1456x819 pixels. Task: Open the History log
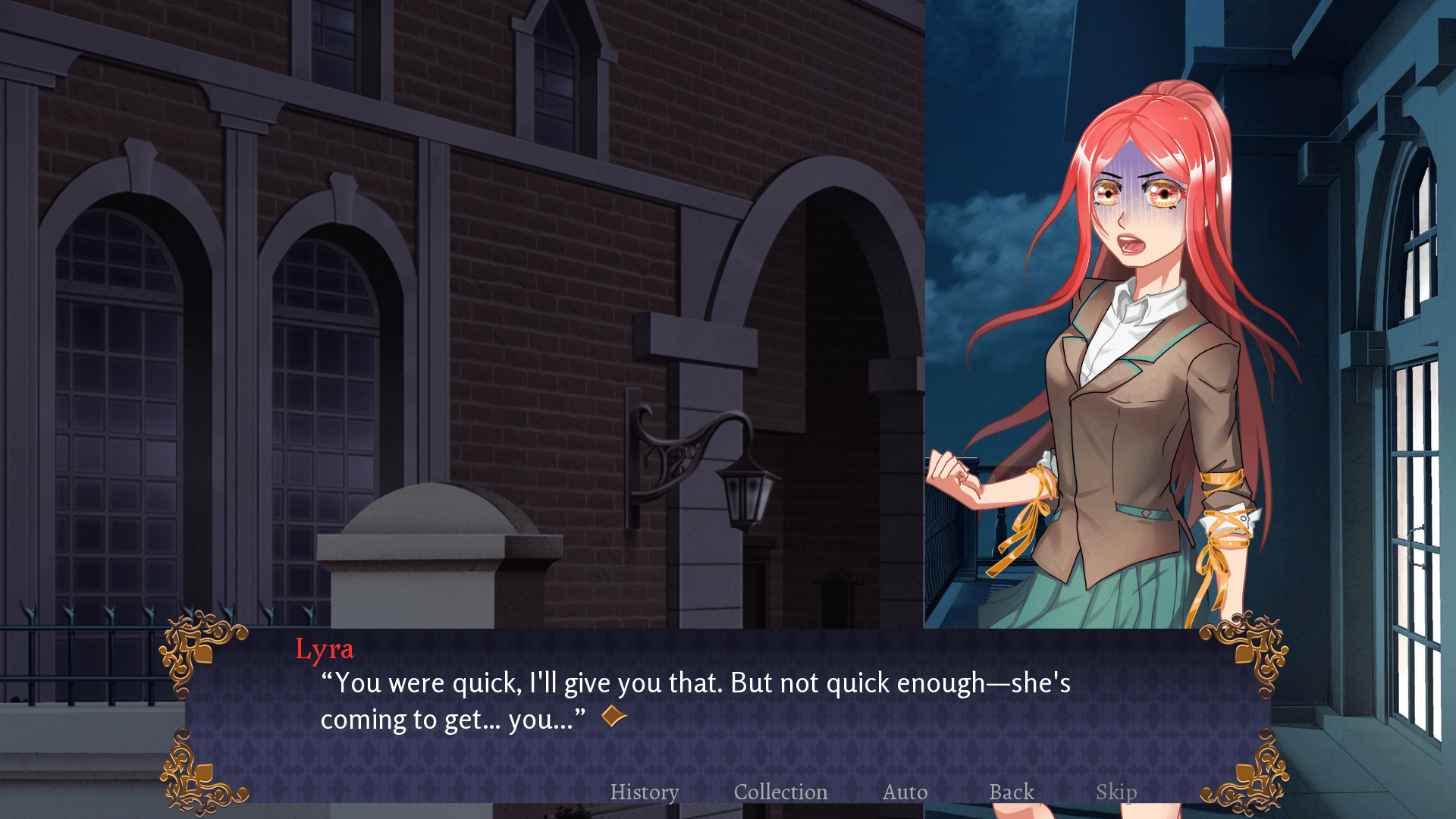[x=645, y=792]
